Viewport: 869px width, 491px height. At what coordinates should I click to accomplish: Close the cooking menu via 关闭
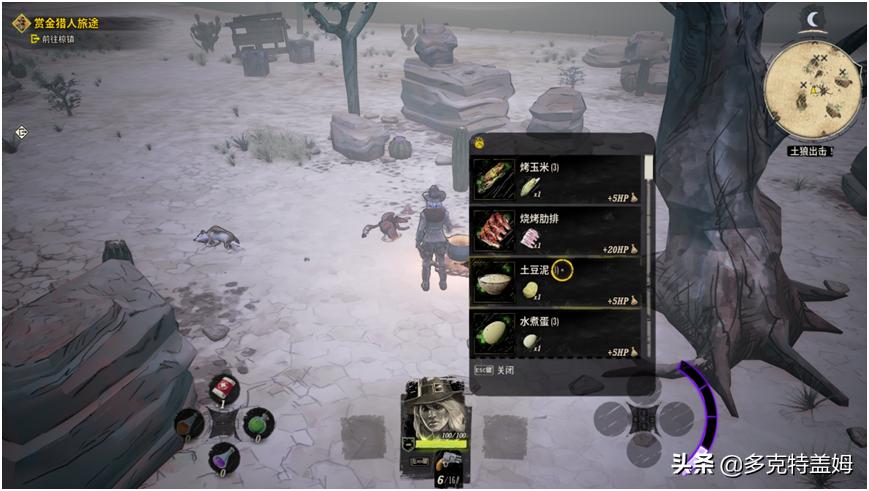(492, 368)
